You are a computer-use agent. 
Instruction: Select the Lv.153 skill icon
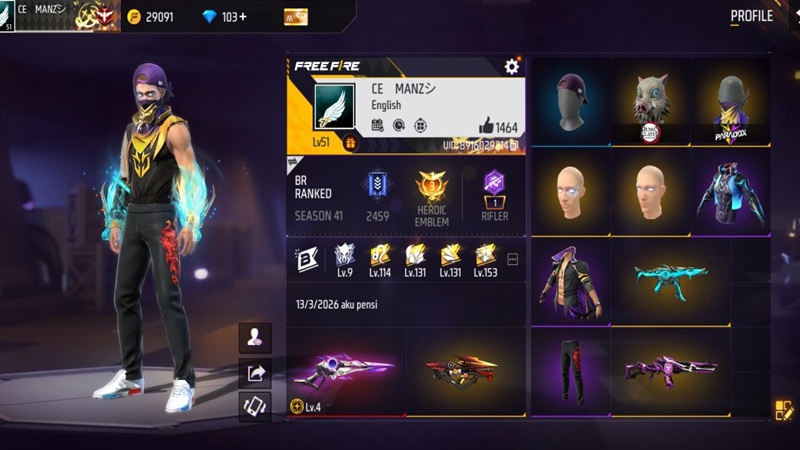coord(485,258)
